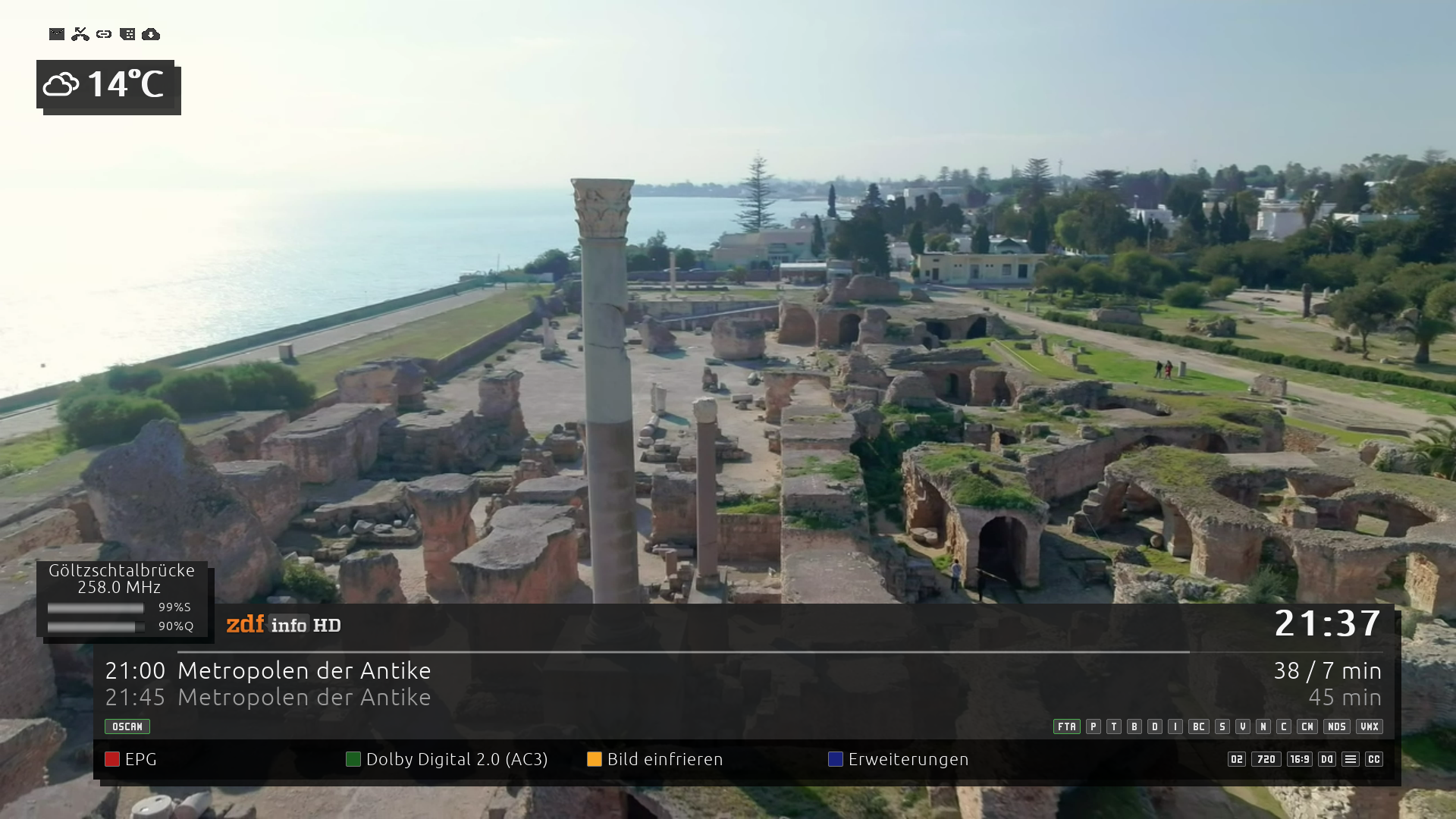The height and width of the screenshot is (819, 1456).
Task: Select Dolby Digital 2.0 (AC3) audio option
Action: pyautogui.click(x=447, y=759)
